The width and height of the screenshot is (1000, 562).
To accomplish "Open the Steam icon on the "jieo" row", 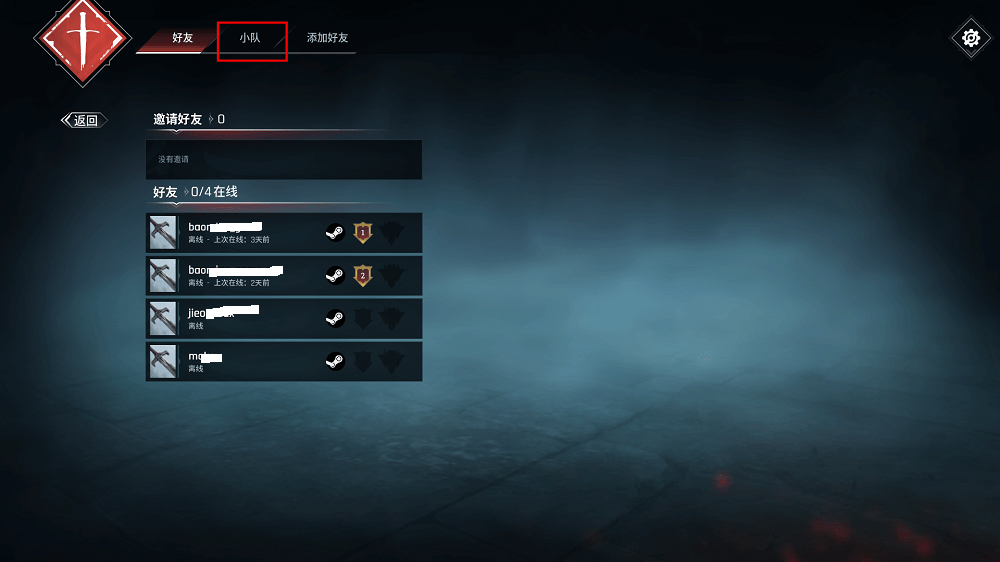I will (335, 319).
